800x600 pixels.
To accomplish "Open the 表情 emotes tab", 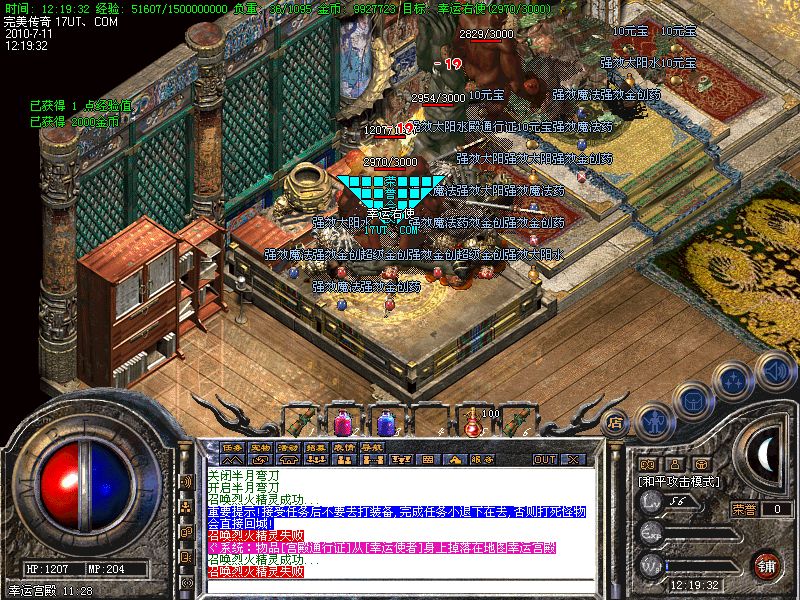I will pos(344,446).
